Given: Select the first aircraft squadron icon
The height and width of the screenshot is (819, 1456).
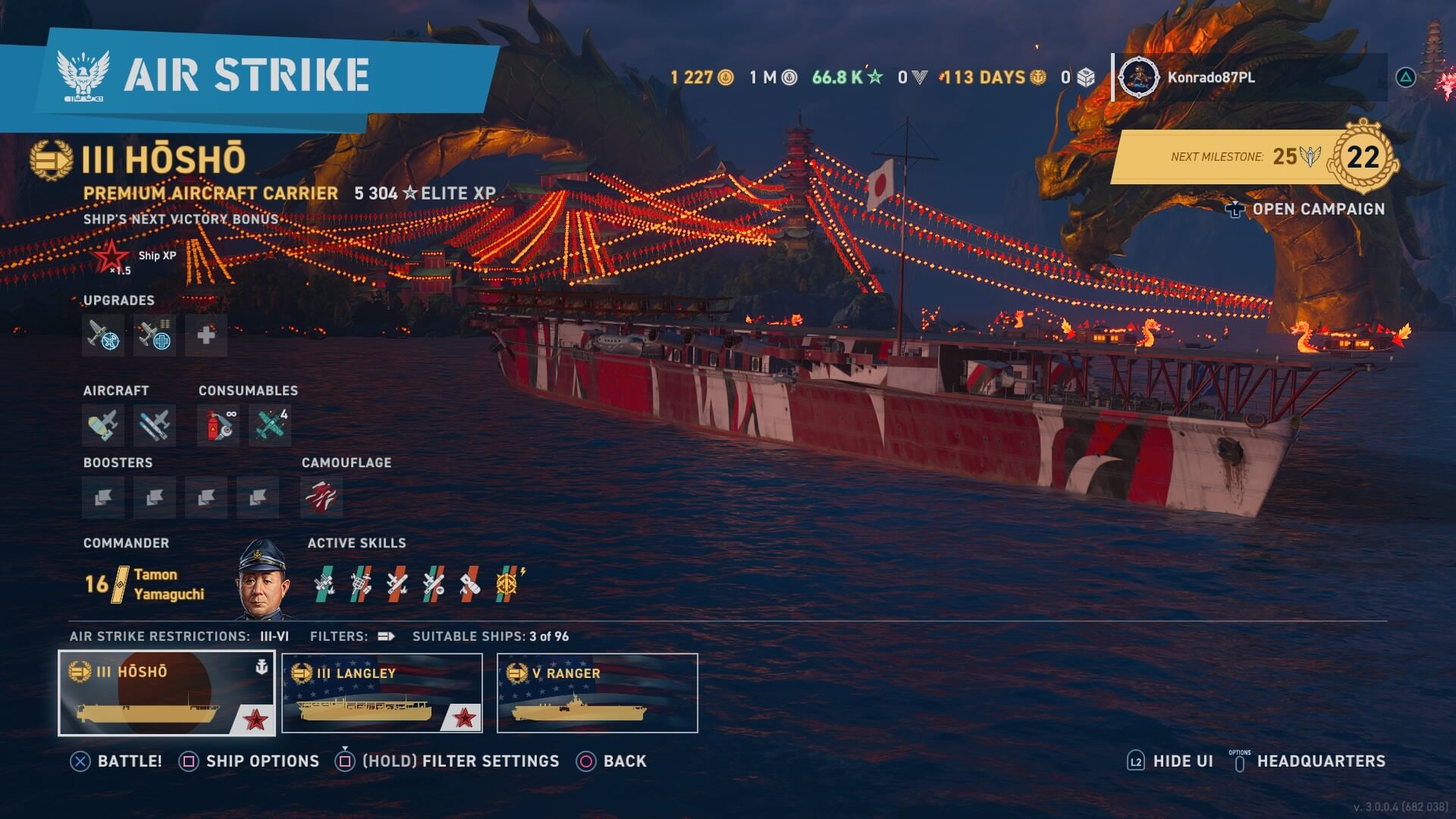Looking at the screenshot, I should click(103, 425).
